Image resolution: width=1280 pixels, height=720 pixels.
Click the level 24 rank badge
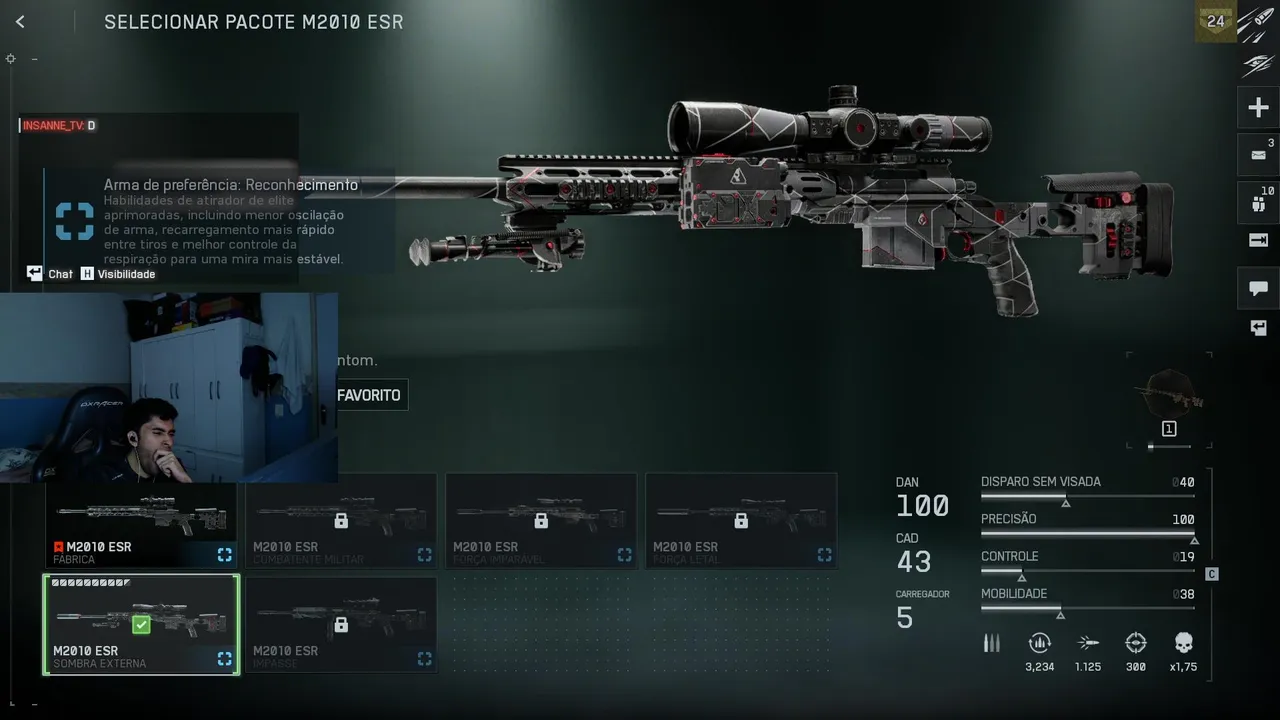pos(1216,21)
